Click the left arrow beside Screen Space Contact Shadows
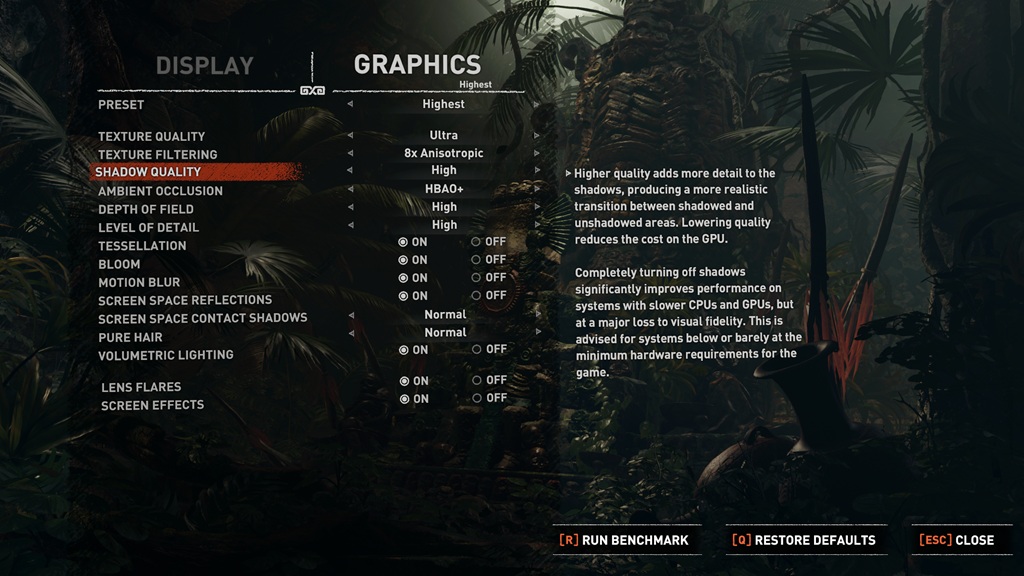The width and height of the screenshot is (1024, 576). [350, 315]
